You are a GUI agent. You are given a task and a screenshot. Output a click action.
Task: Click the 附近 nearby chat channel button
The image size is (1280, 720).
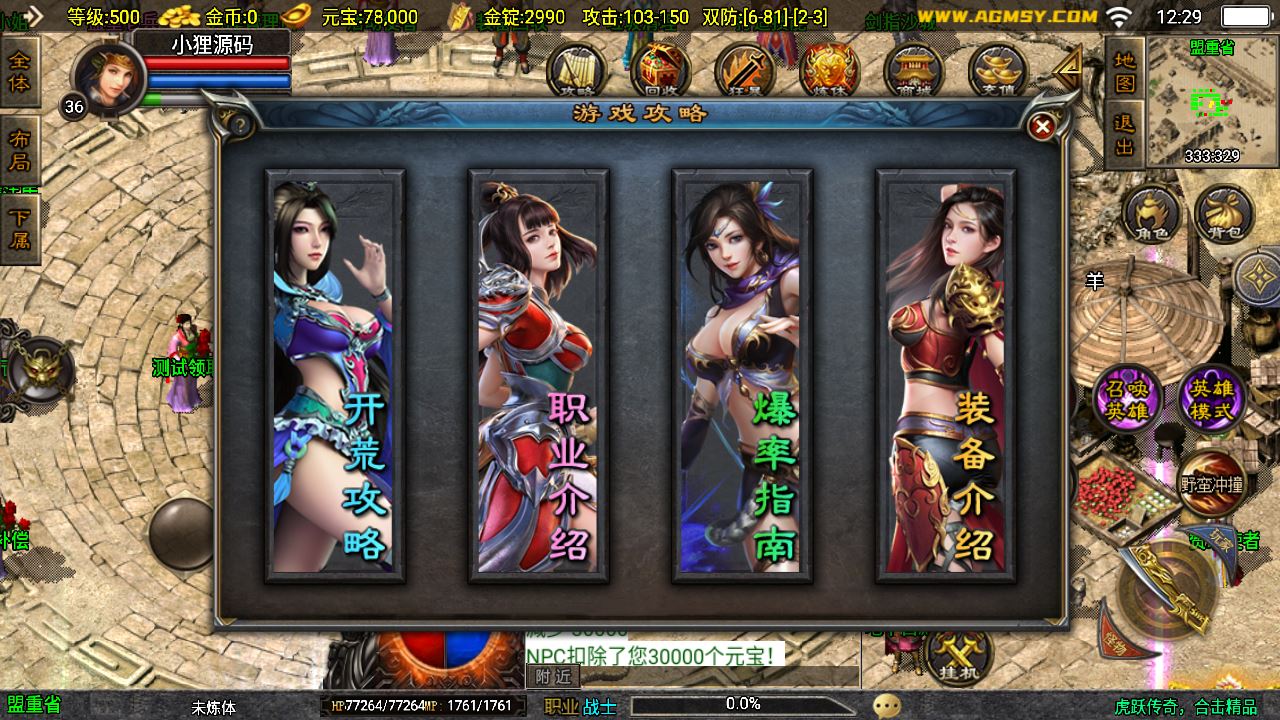pyautogui.click(x=553, y=677)
